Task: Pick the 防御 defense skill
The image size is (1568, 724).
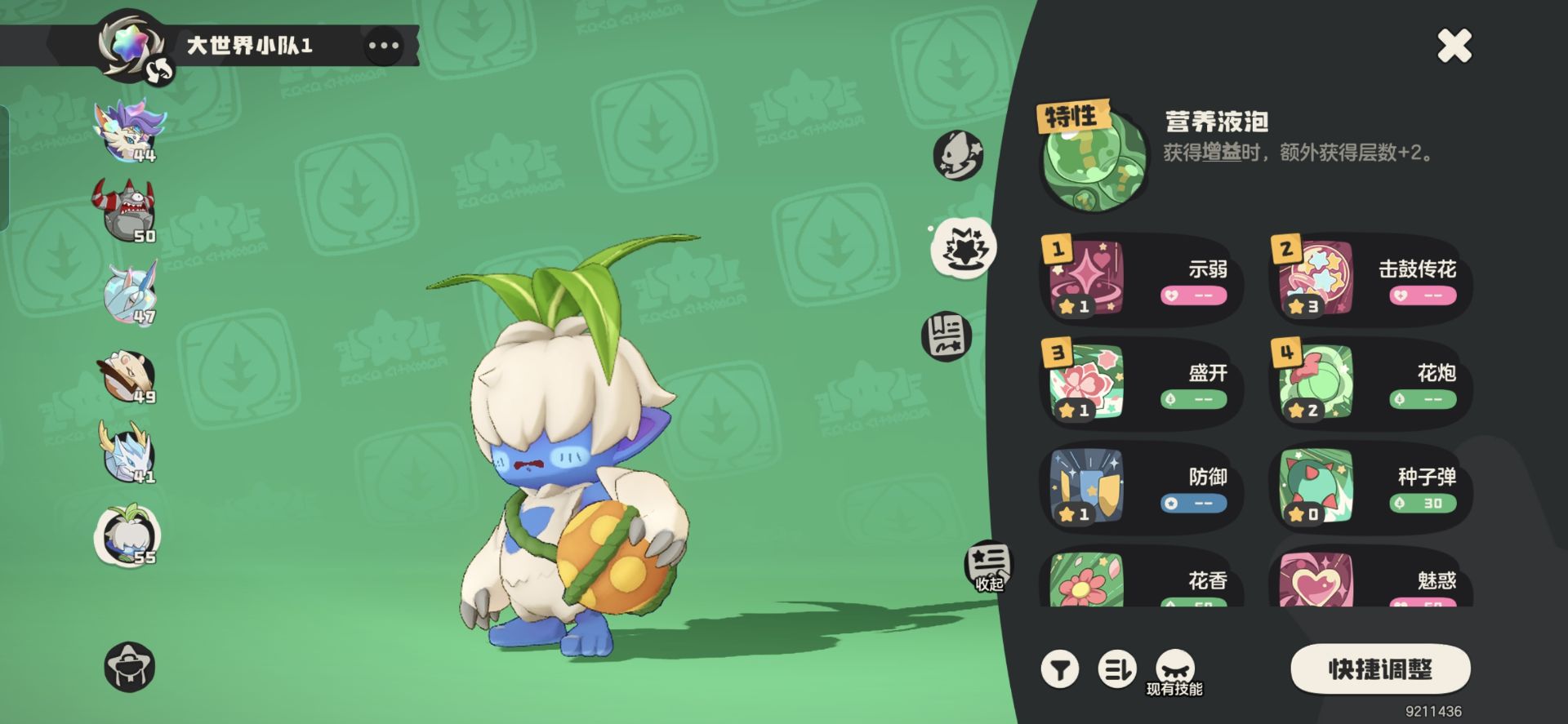Action: [1141, 488]
